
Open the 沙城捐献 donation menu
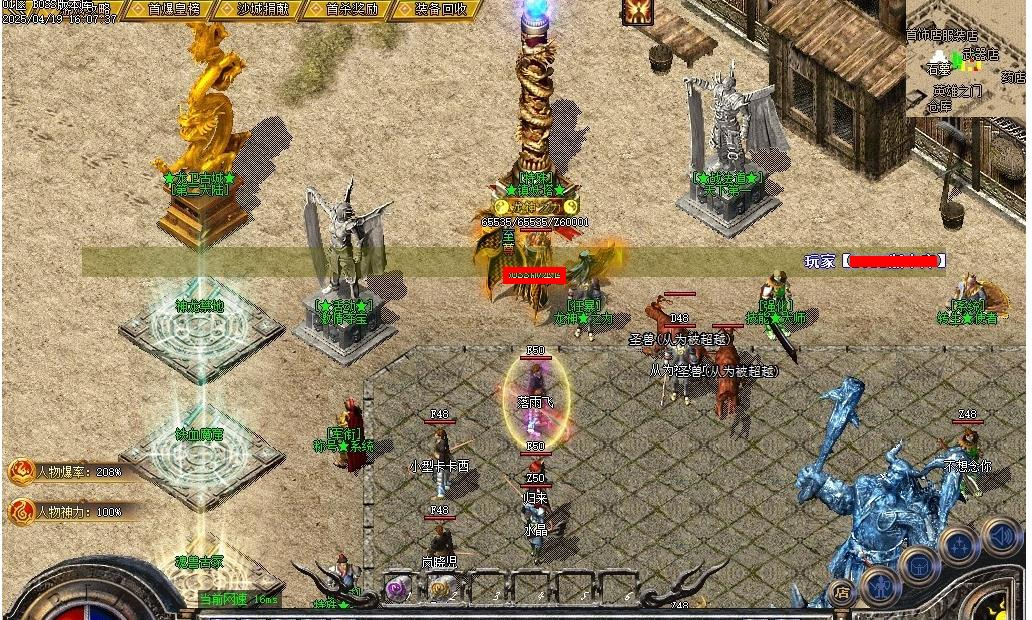click(x=265, y=9)
